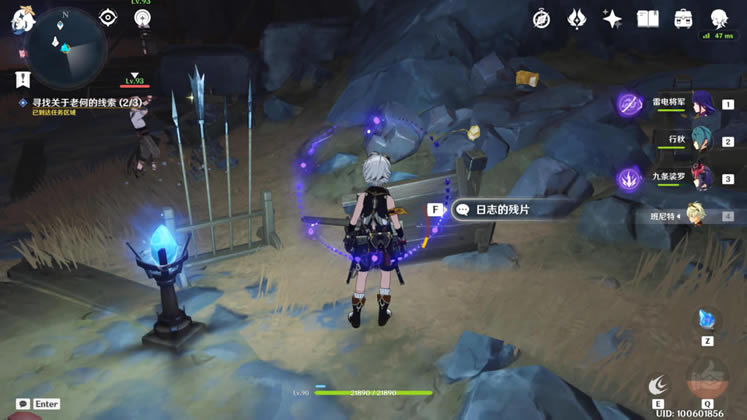Open the backpack inventory
The width and height of the screenshot is (747, 420).
(683, 19)
